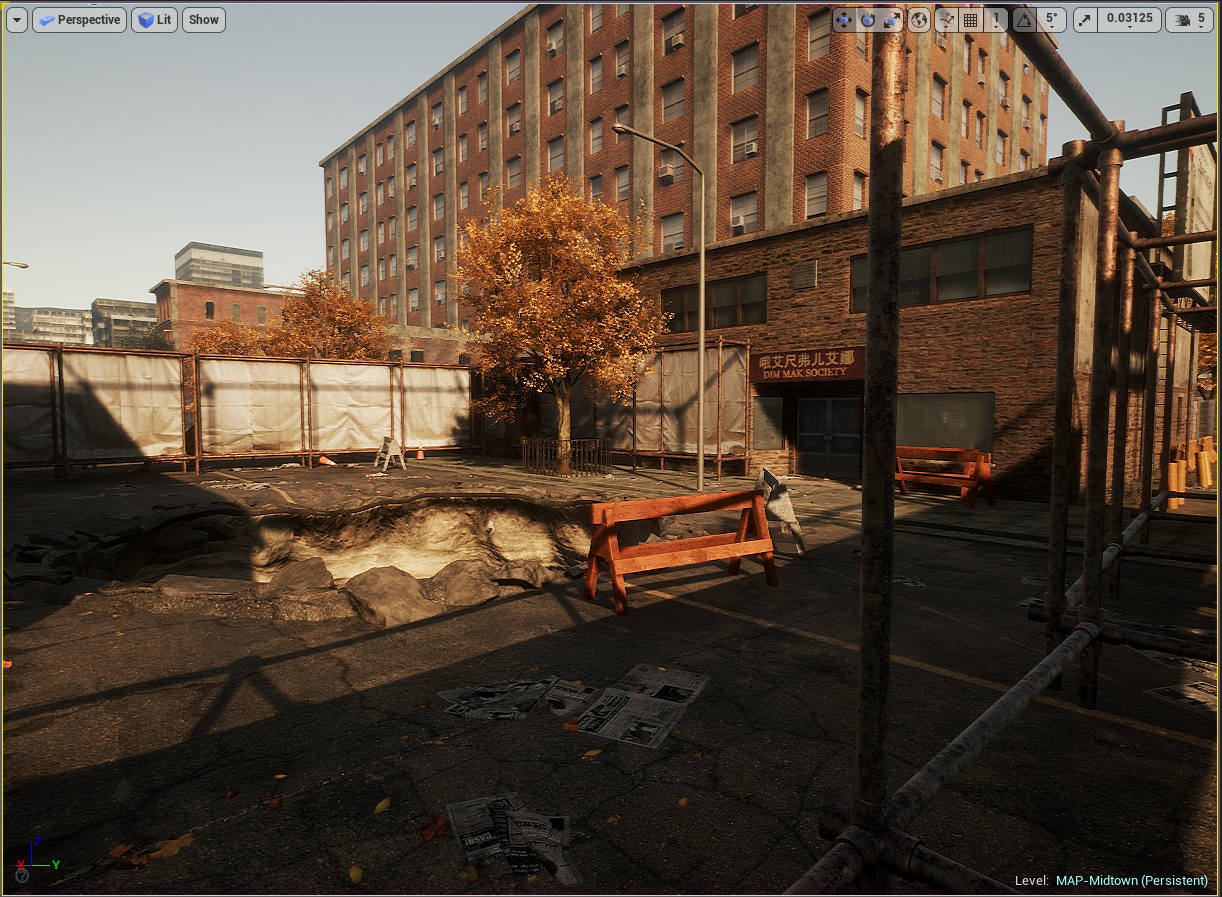Toggle rotation snapping with the angle icon

coord(1024,20)
